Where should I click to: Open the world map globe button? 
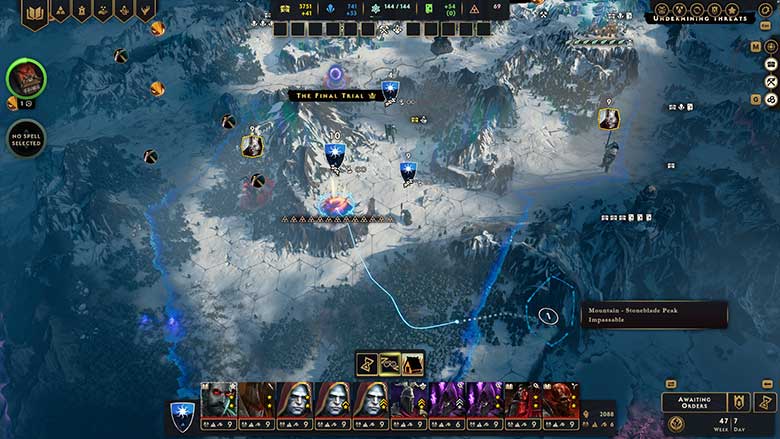tap(771, 45)
